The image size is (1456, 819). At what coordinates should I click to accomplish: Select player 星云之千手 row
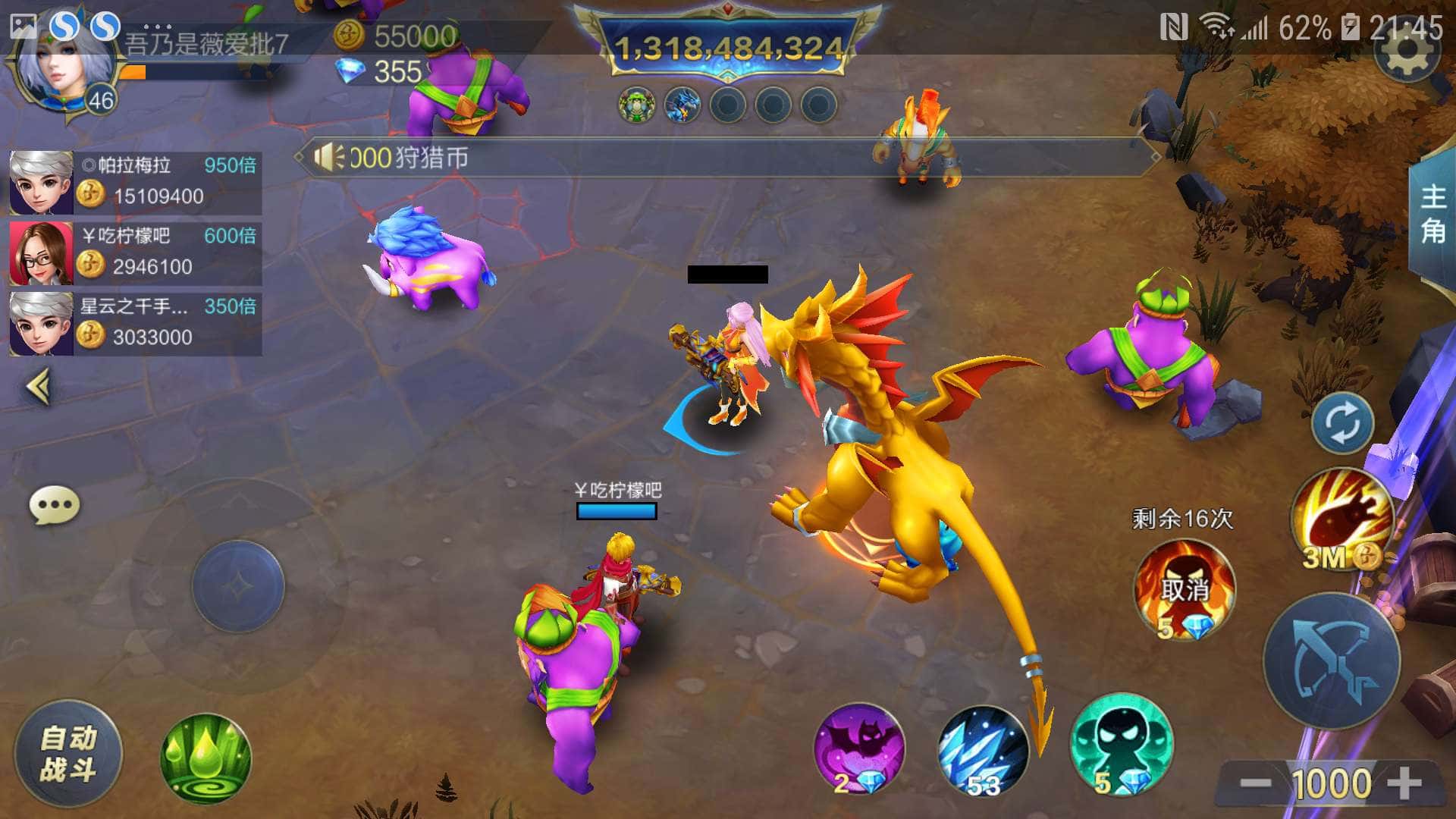[x=135, y=324]
